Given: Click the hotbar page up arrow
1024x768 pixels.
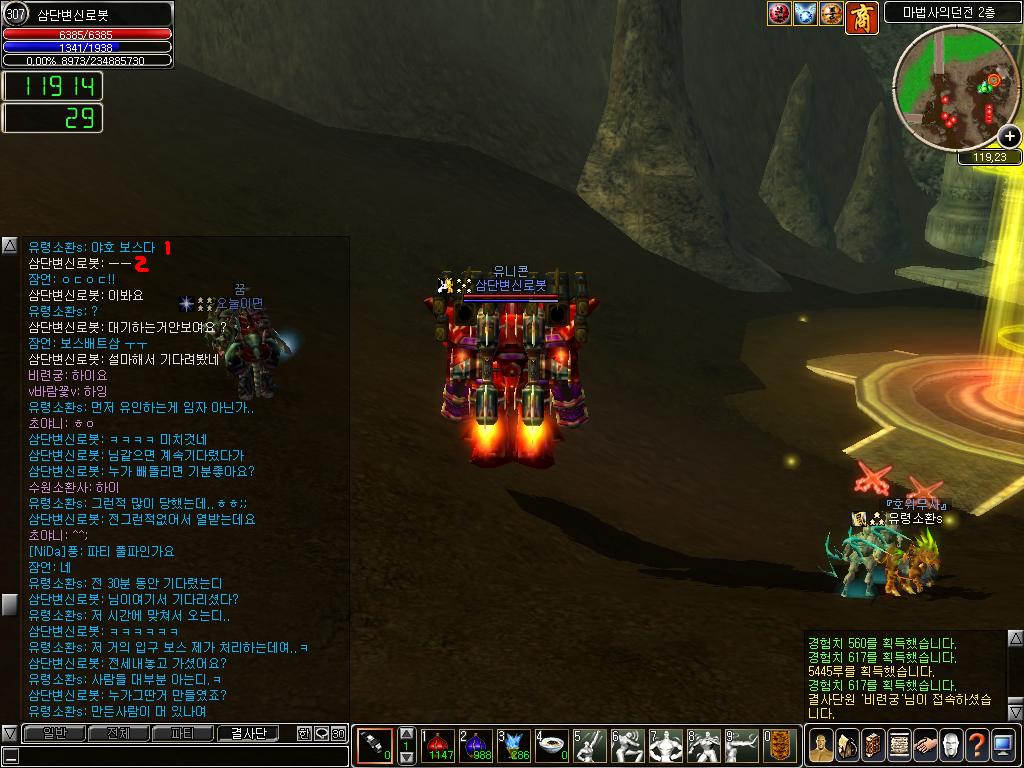Looking at the screenshot, I should tap(406, 733).
